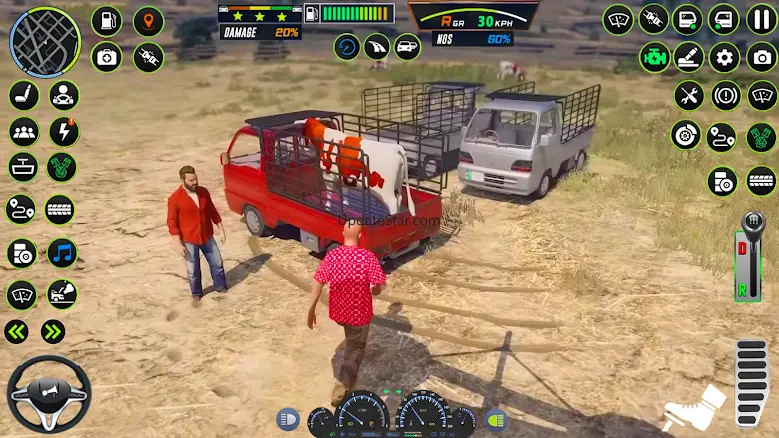
Task: Select the brake disc icon
Action: point(686,136)
